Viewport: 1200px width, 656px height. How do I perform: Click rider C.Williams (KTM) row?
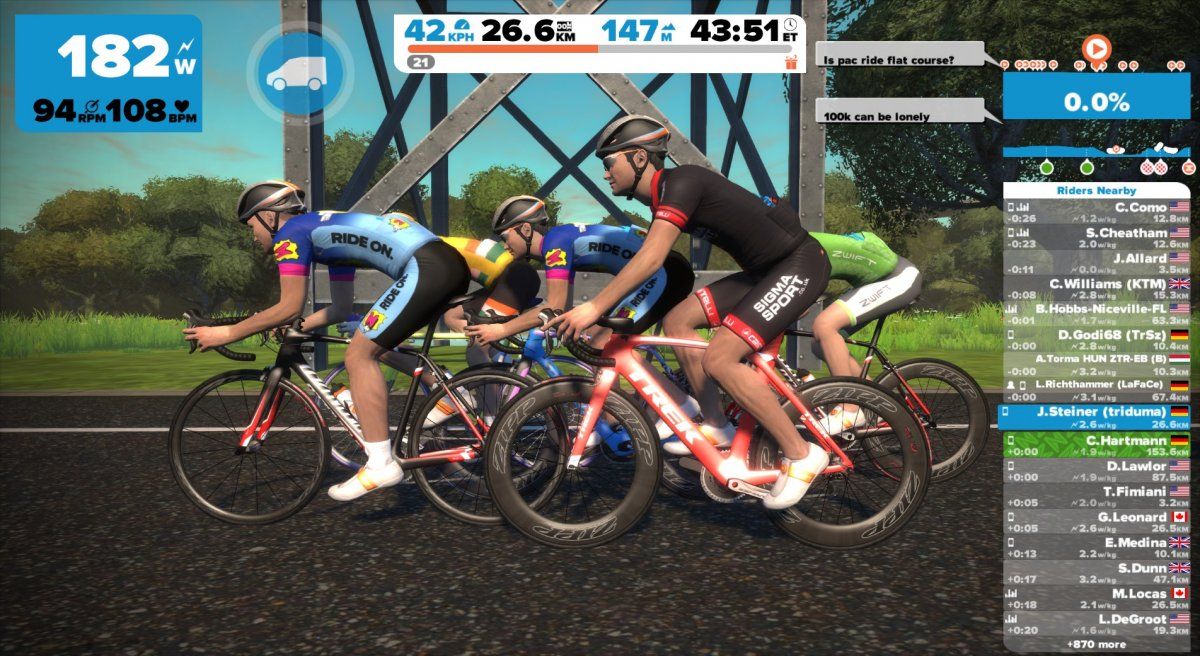(x=1097, y=288)
